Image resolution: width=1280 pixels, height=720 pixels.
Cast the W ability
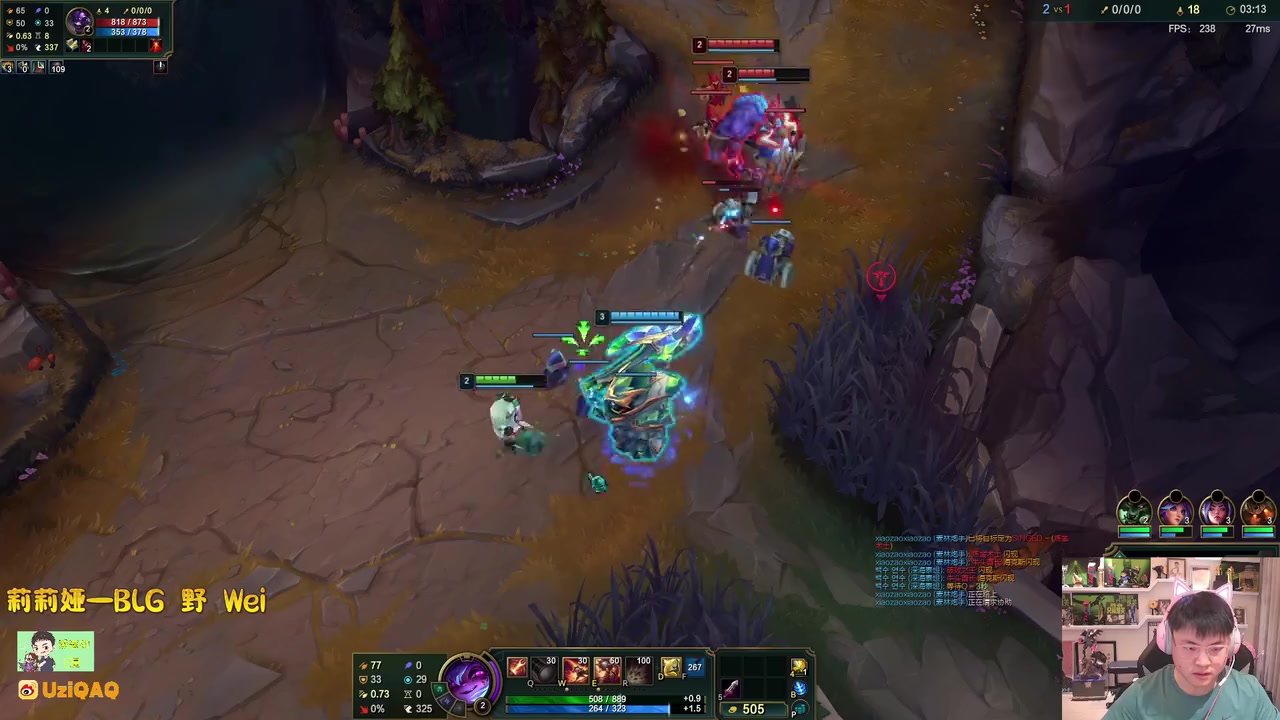tap(576, 669)
